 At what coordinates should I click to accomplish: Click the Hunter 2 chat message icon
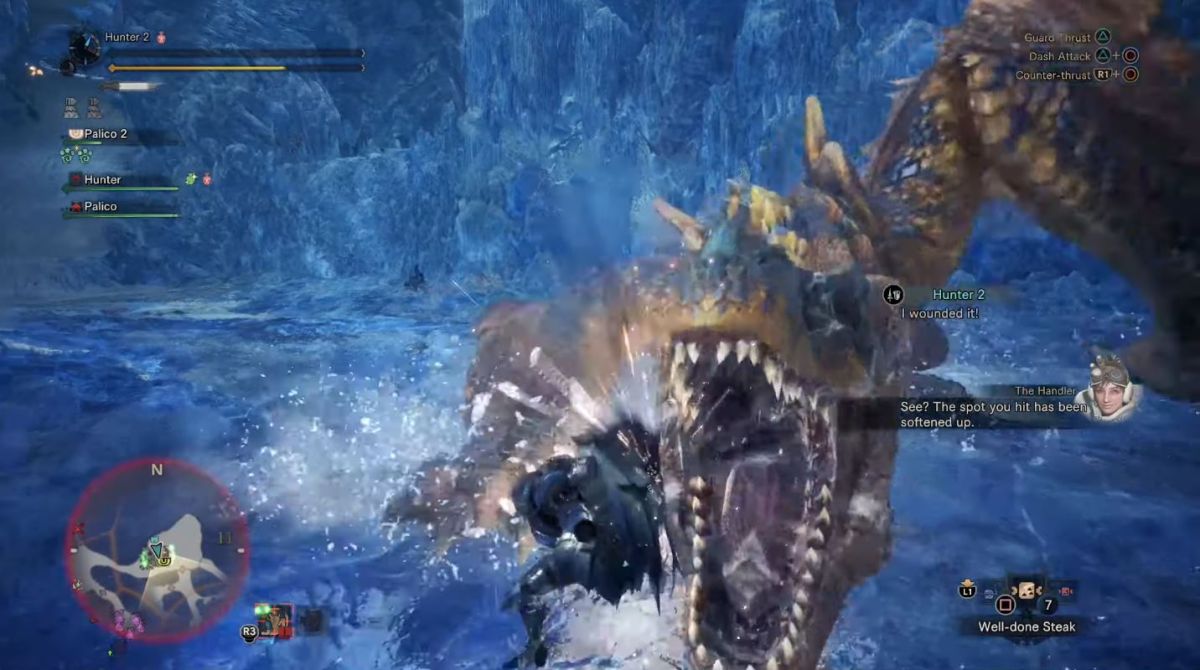(x=892, y=294)
